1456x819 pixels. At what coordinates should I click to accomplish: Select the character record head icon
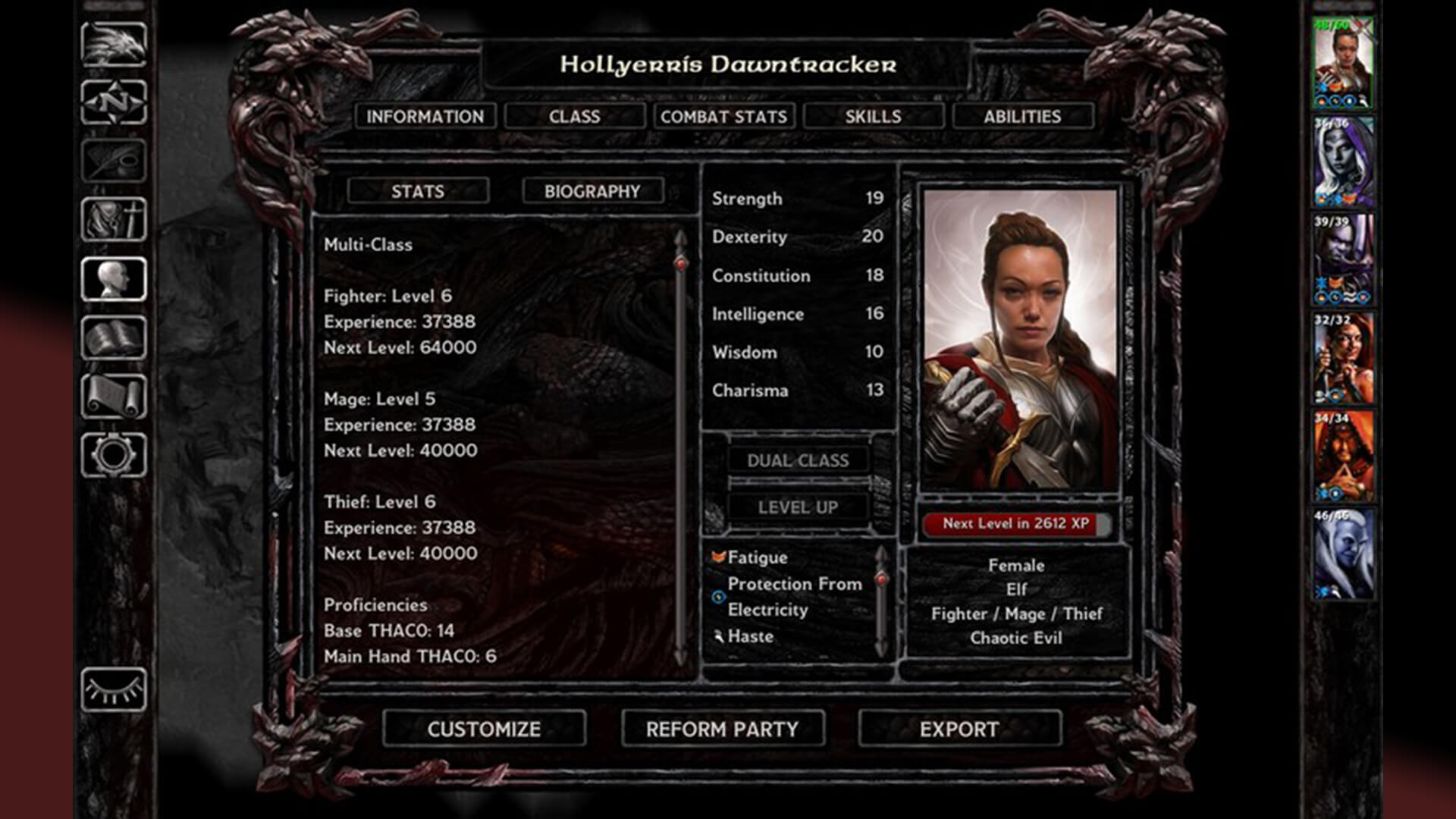click(114, 278)
